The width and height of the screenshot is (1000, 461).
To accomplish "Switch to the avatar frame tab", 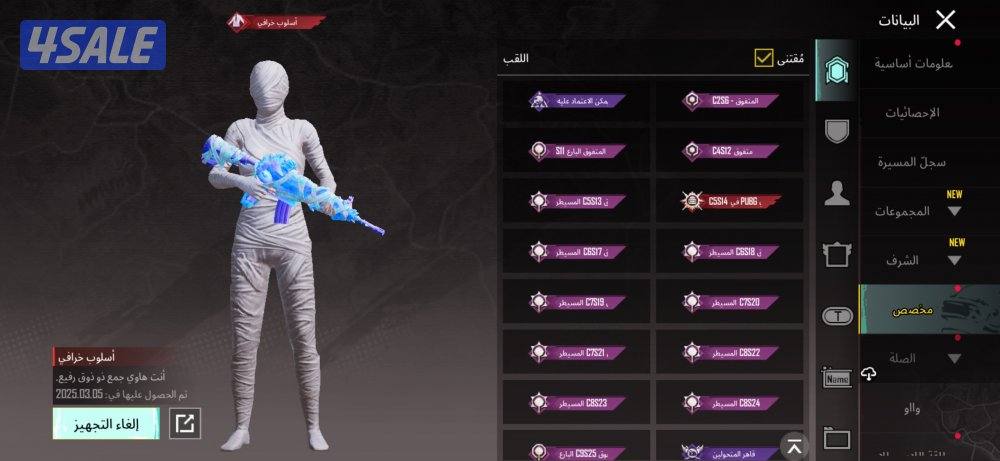I will tap(836, 254).
